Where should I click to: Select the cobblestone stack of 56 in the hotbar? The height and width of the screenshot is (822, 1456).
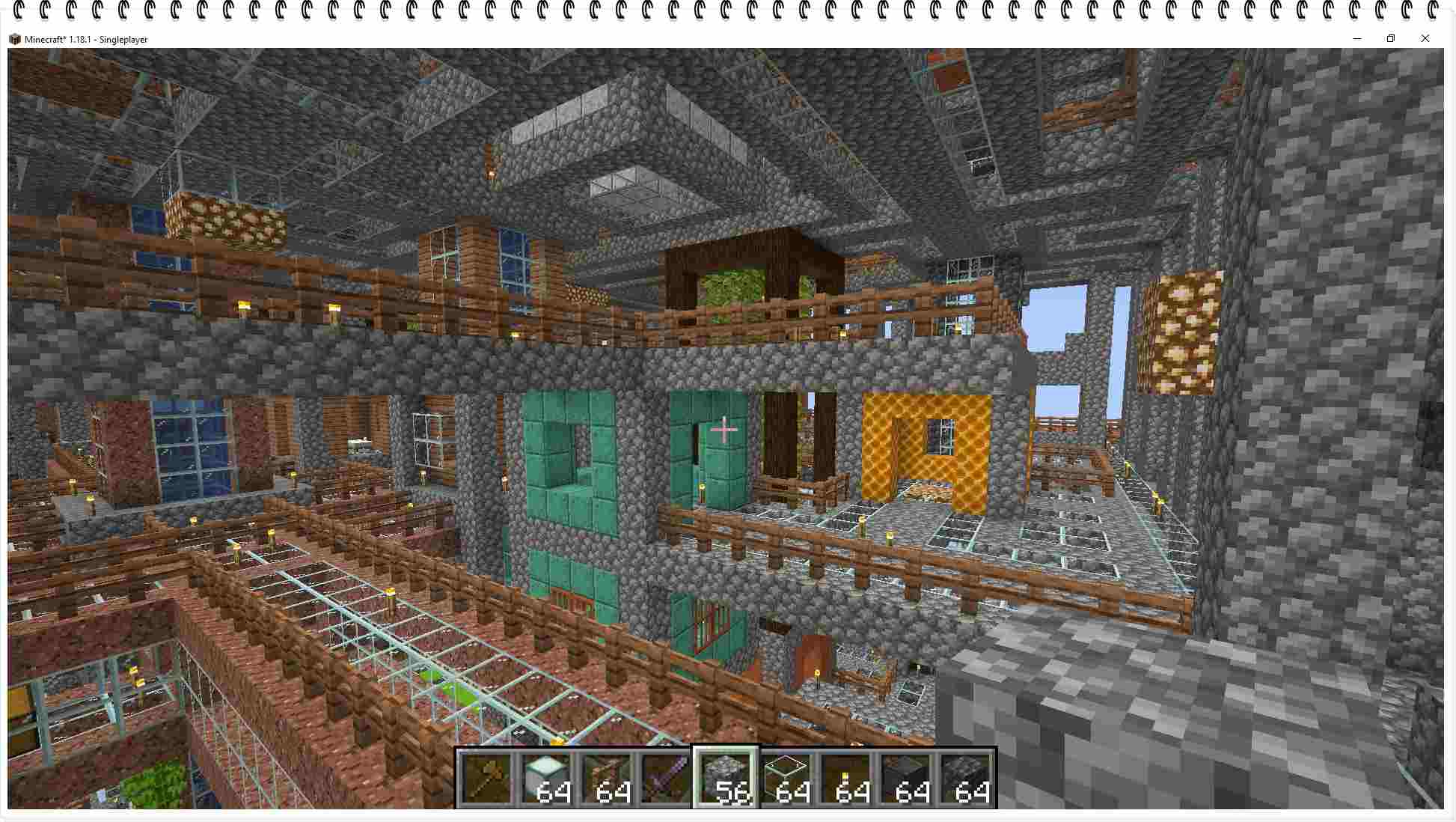[724, 779]
